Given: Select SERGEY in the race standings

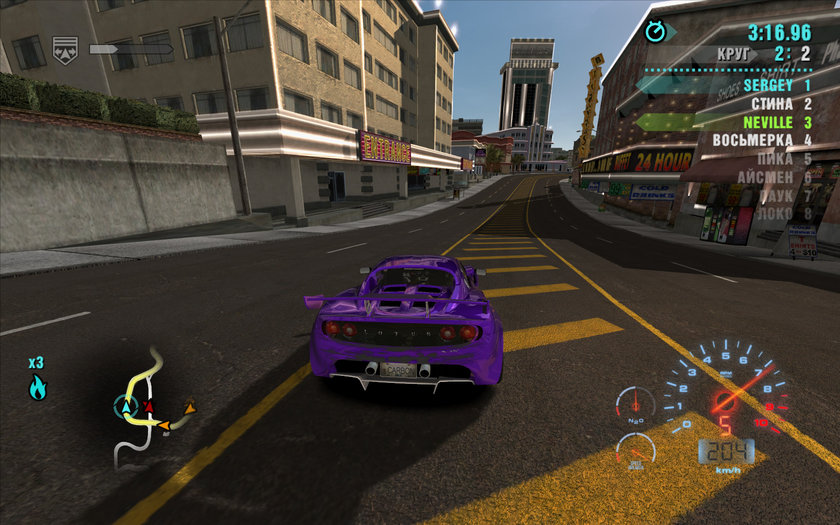Looking at the screenshot, I should tap(776, 86).
